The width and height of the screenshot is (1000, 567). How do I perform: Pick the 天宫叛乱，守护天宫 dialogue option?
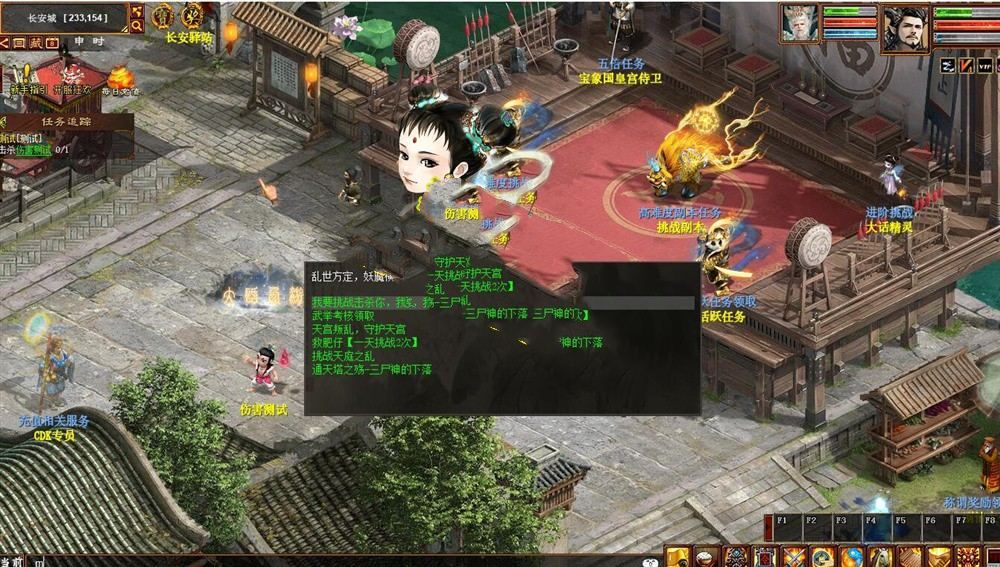coord(358,329)
